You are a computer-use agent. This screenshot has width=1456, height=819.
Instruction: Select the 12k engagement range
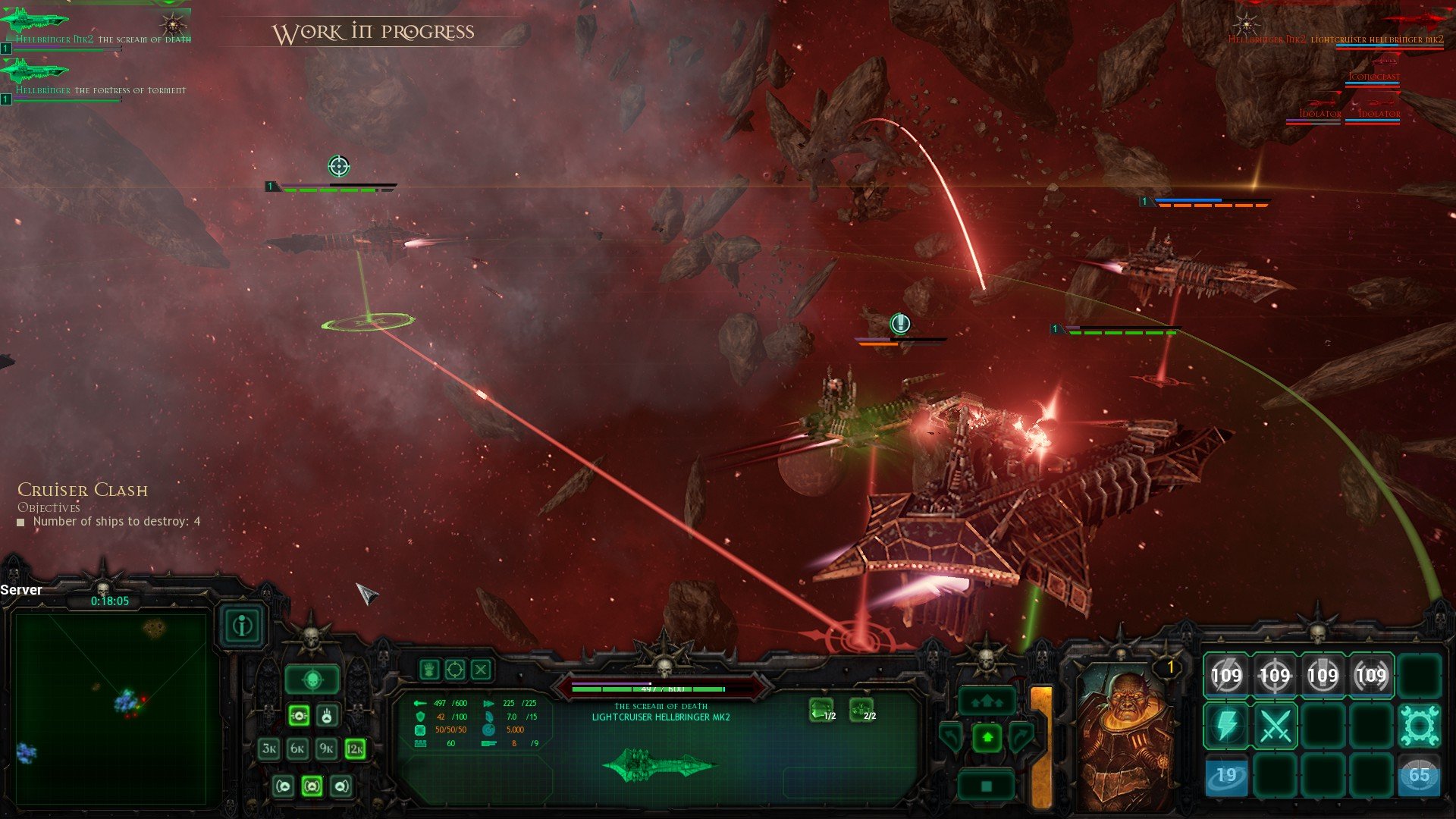[x=355, y=748]
